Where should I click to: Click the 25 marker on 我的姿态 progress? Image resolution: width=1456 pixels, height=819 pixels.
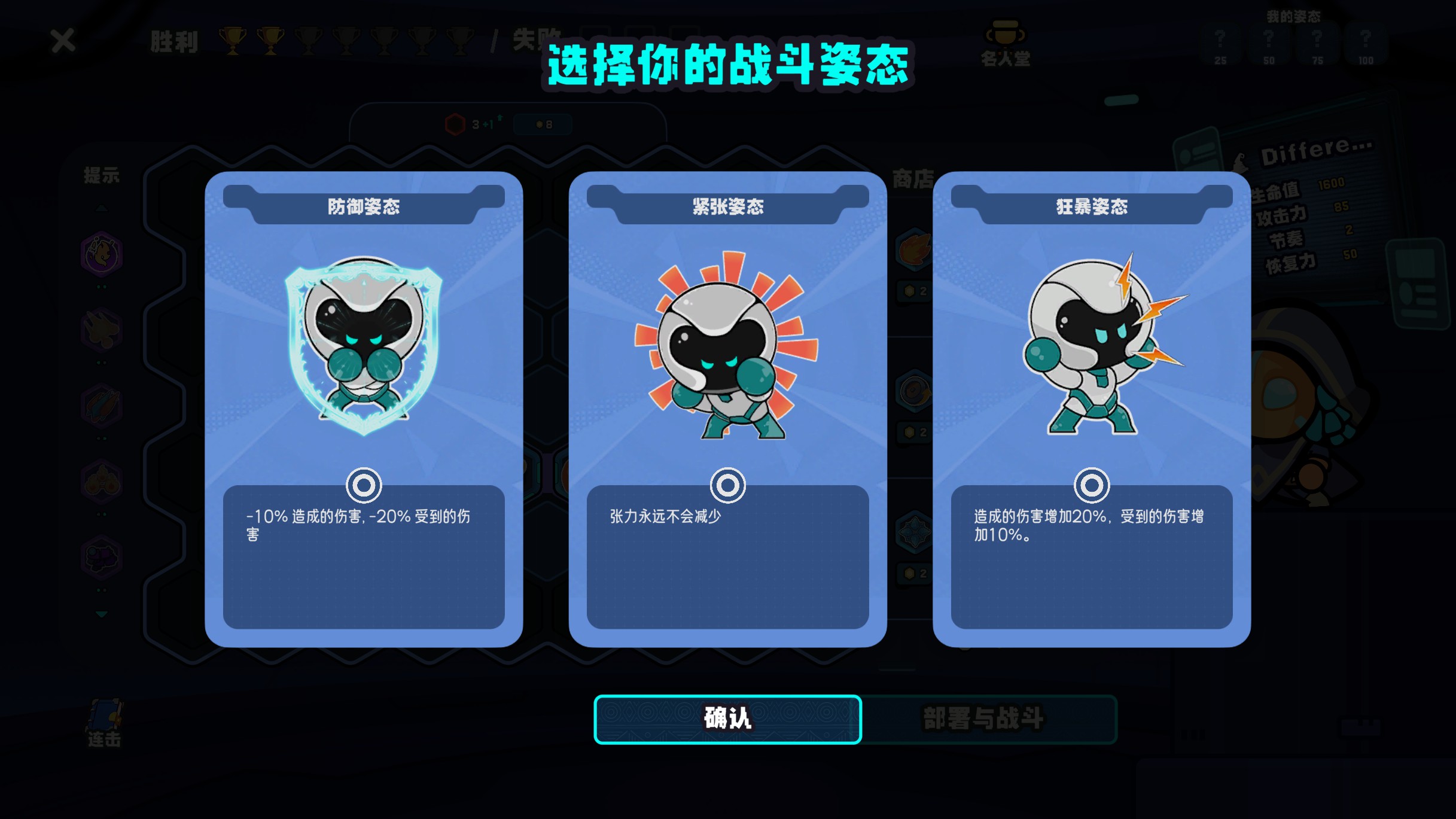click(1222, 60)
